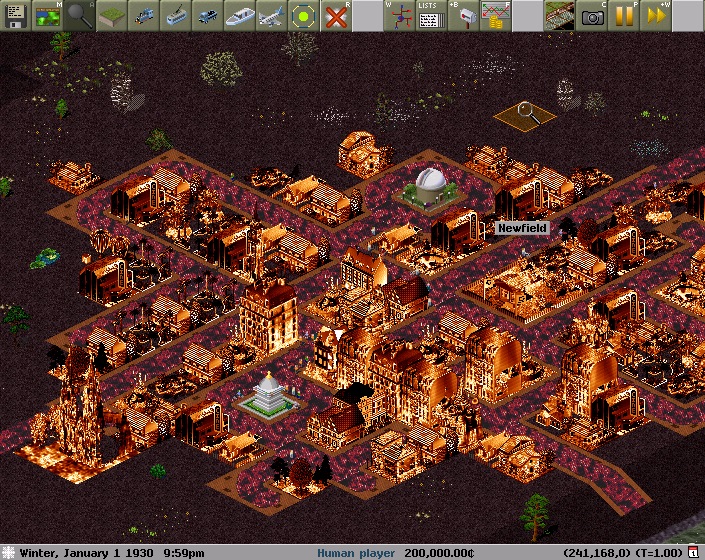Open the minimap window
705x560 pixels.
(x=47, y=15)
